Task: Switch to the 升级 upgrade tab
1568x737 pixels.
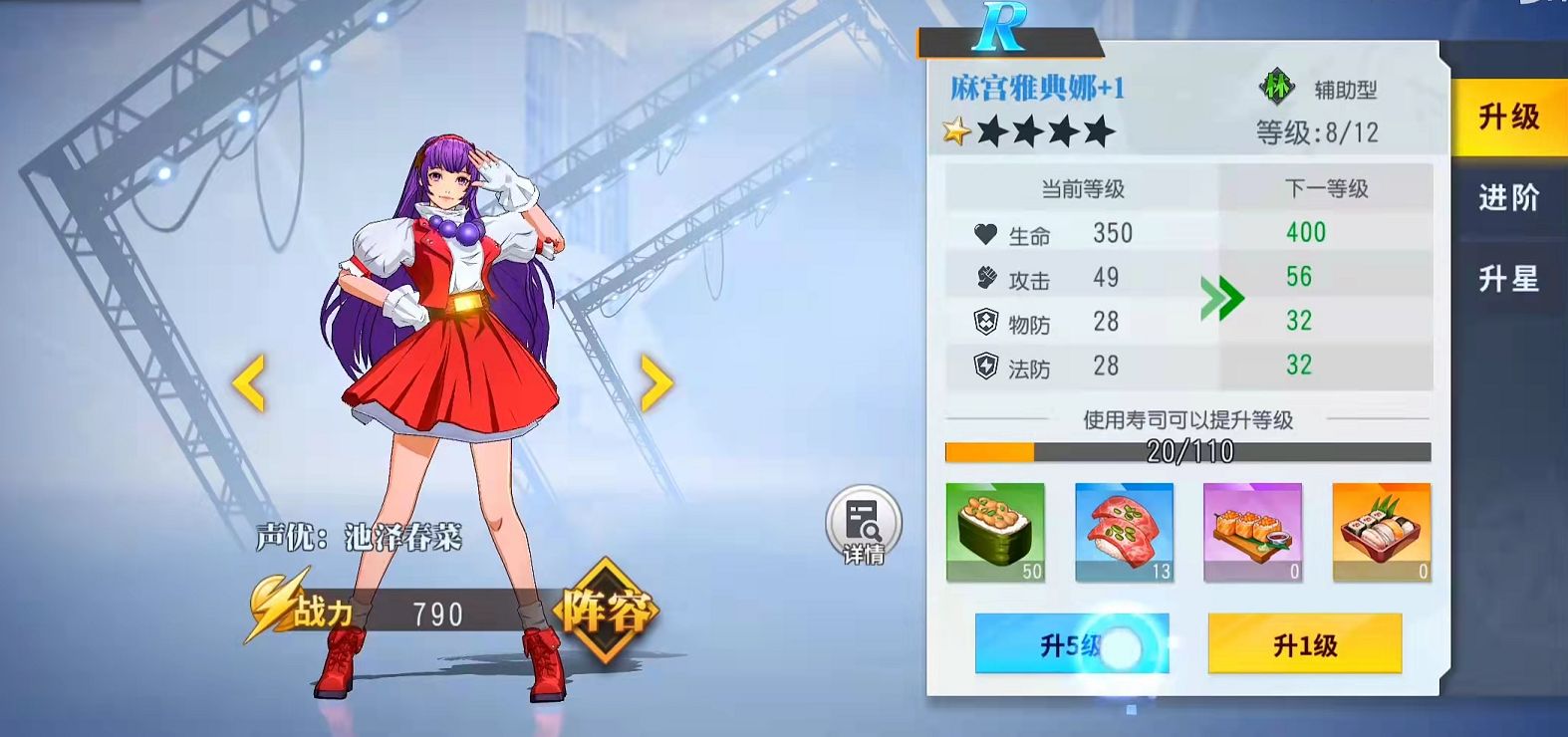Action: (1508, 118)
